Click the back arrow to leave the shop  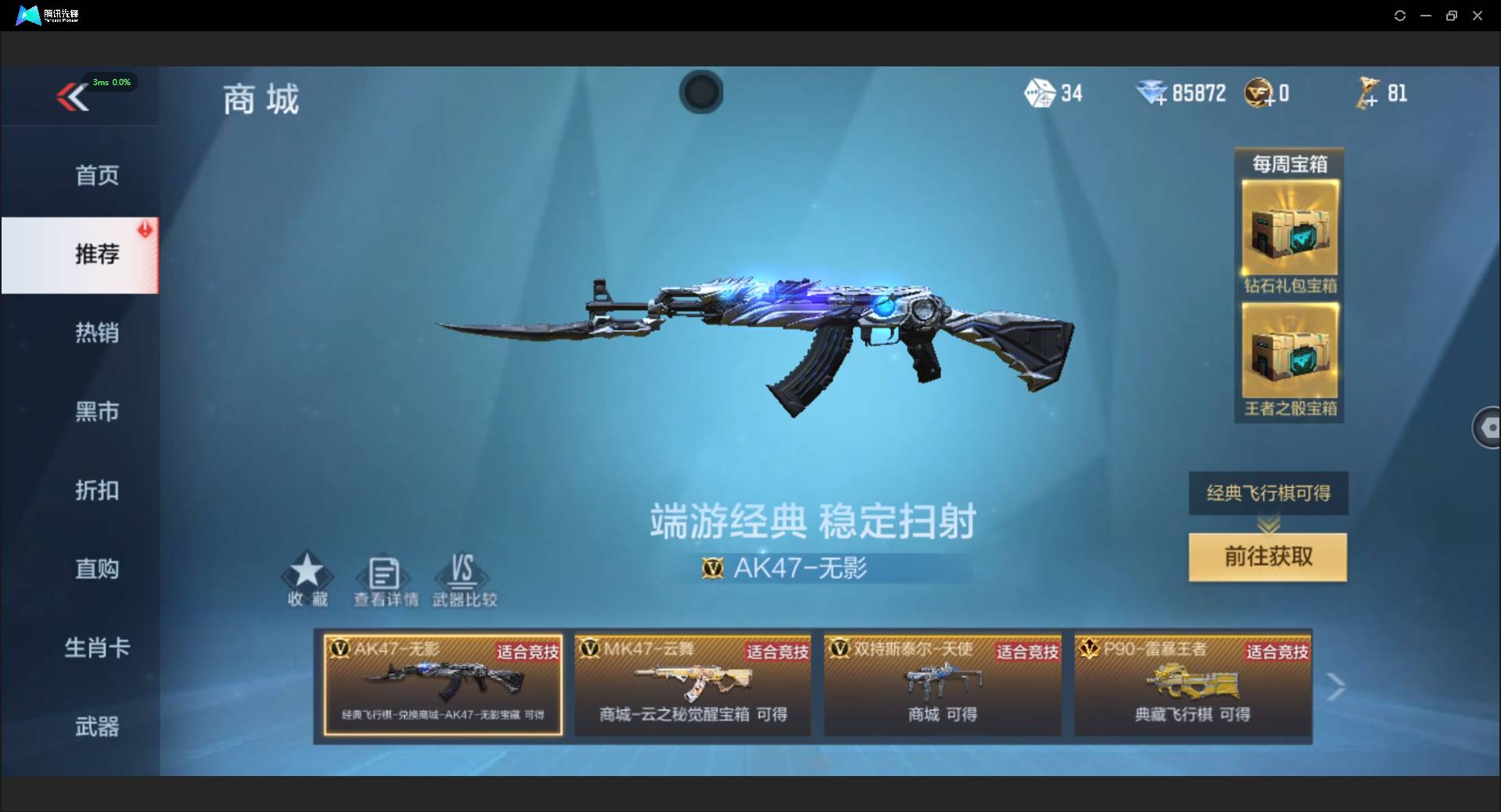pyautogui.click(x=71, y=97)
